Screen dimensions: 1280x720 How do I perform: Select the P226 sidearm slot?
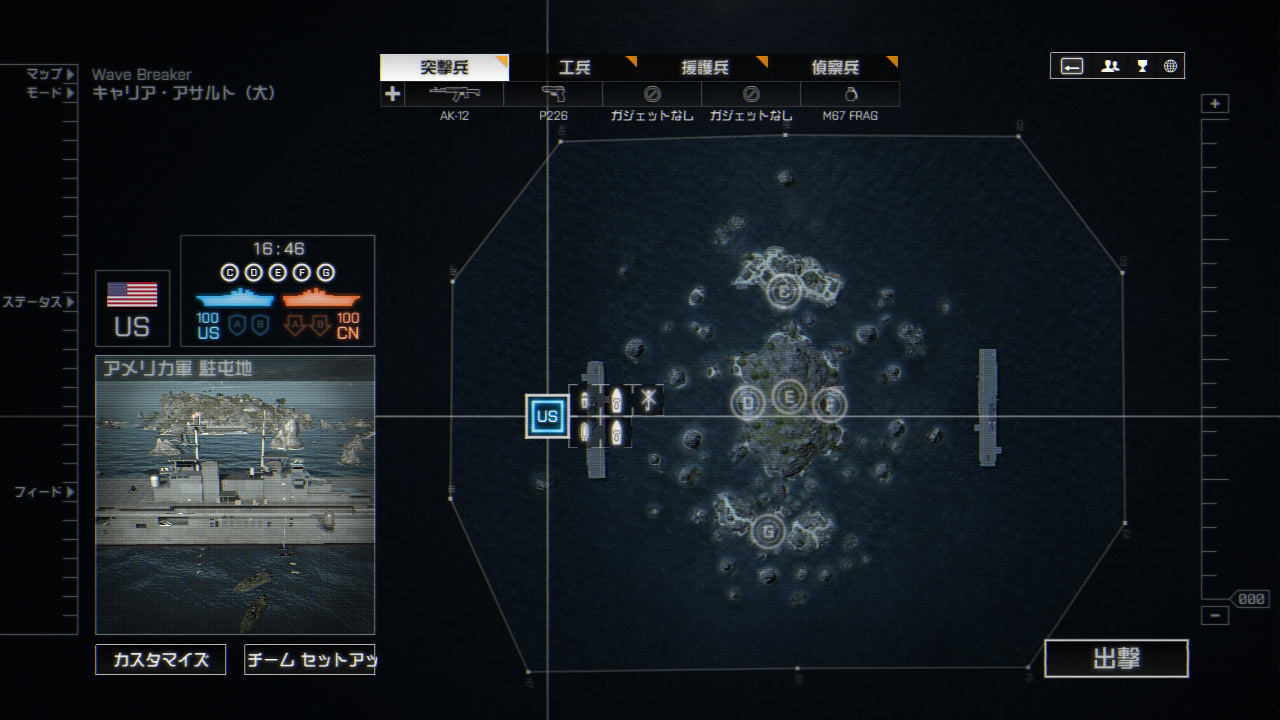pos(553,94)
